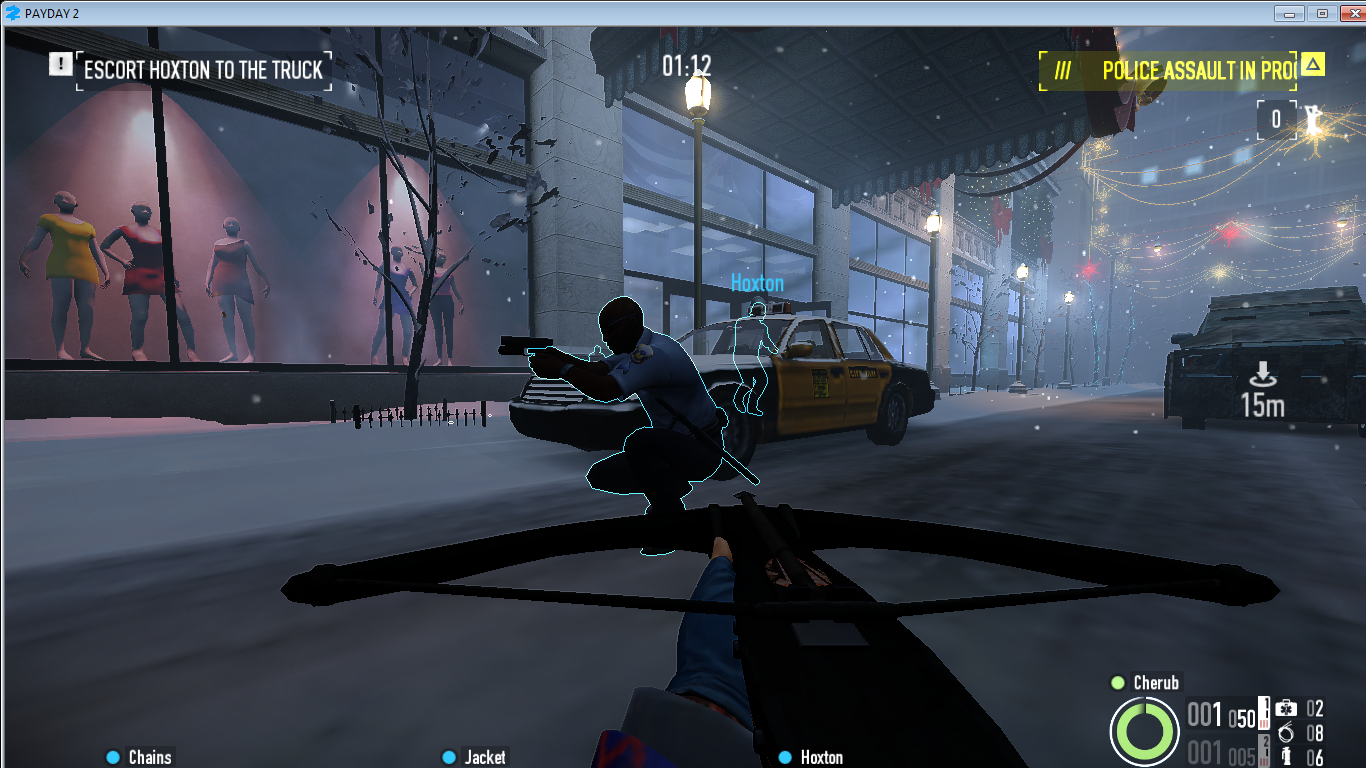
Task: Minimize the PAYDAY 2 window
Action: [1292, 13]
